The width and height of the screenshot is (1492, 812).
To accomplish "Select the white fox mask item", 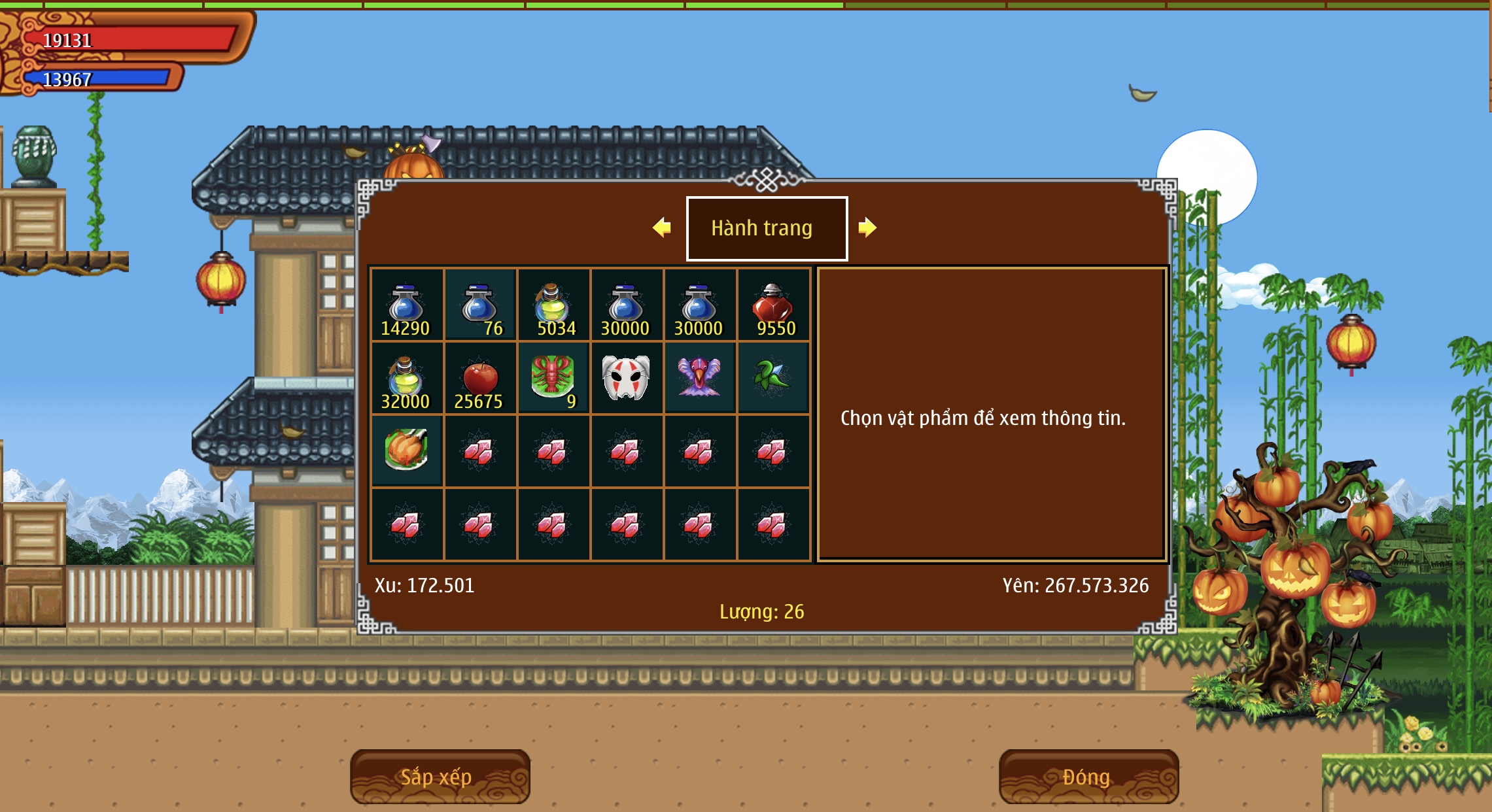I will 626,379.
